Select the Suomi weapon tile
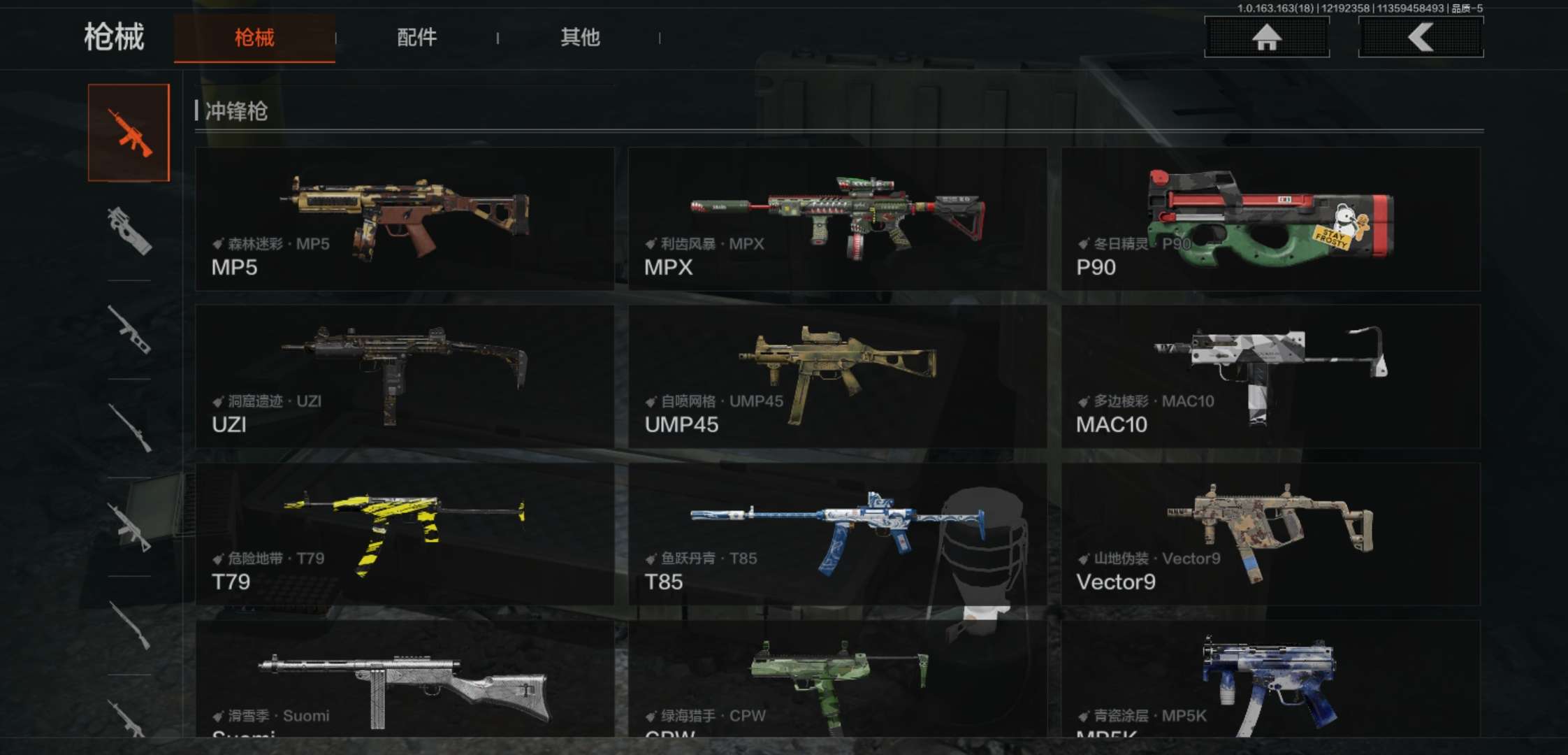This screenshot has width=1568, height=755. (405, 682)
